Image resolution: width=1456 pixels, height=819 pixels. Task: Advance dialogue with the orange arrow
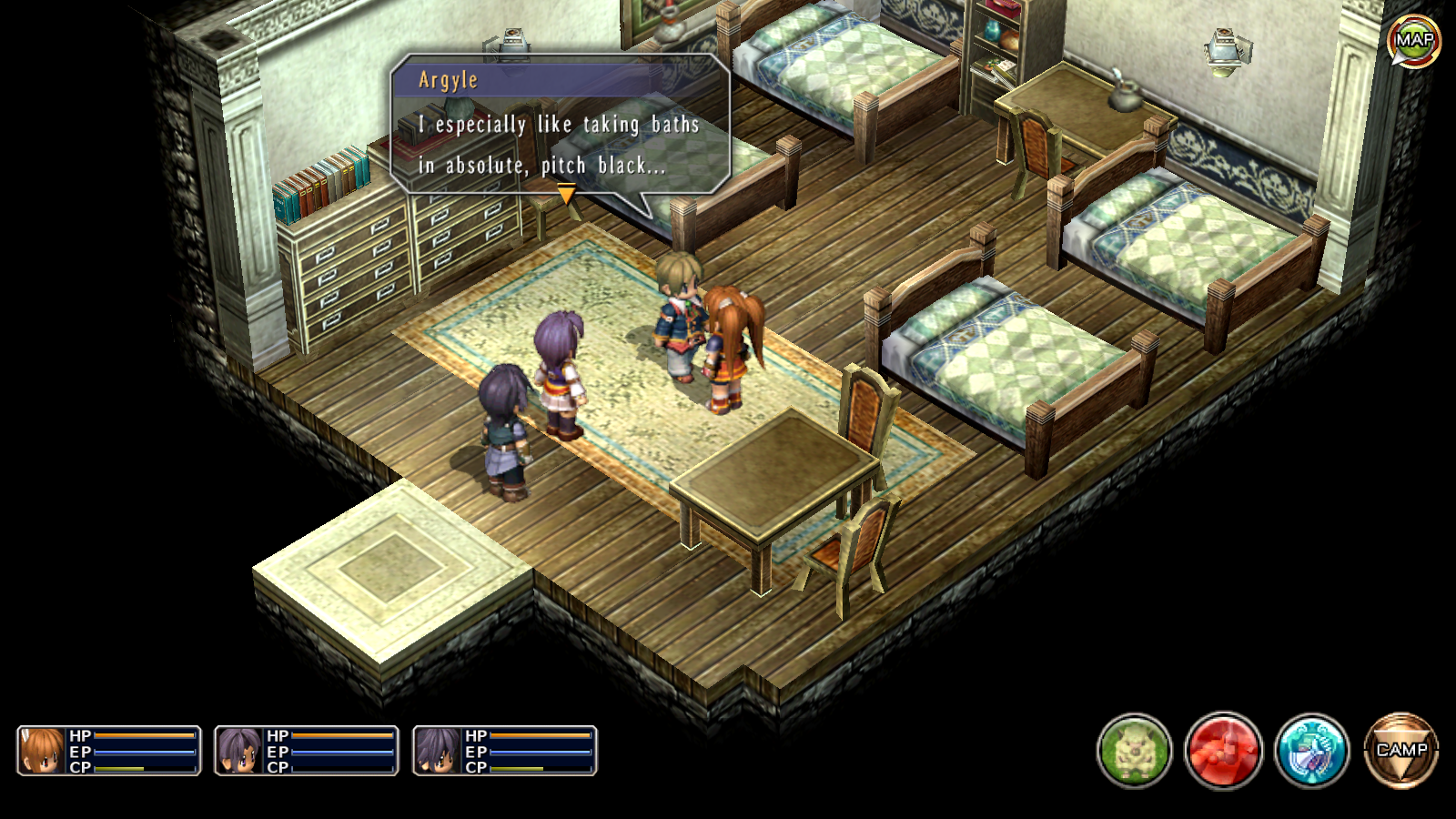(566, 193)
